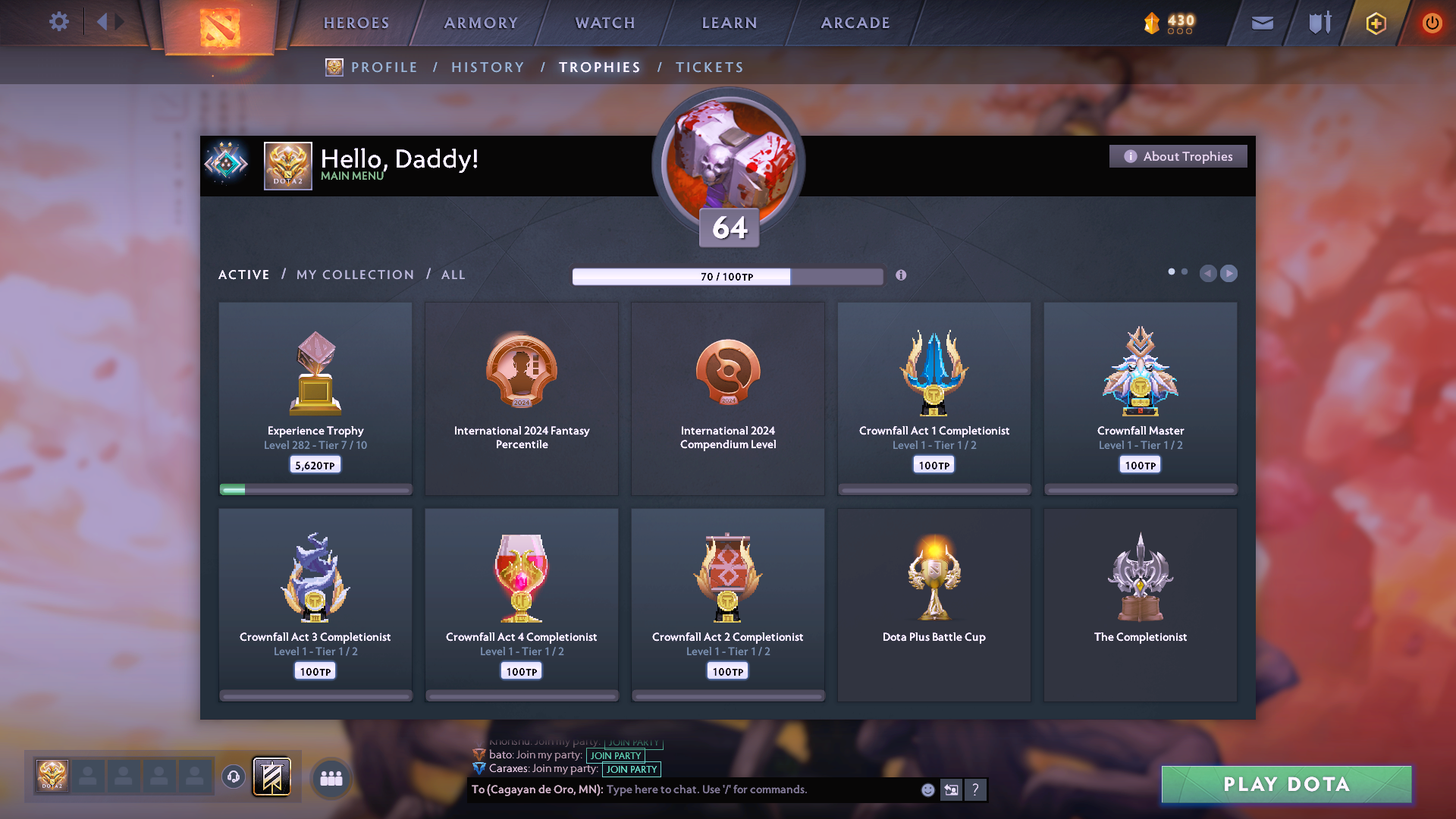Open the settings gear icon

point(59,22)
